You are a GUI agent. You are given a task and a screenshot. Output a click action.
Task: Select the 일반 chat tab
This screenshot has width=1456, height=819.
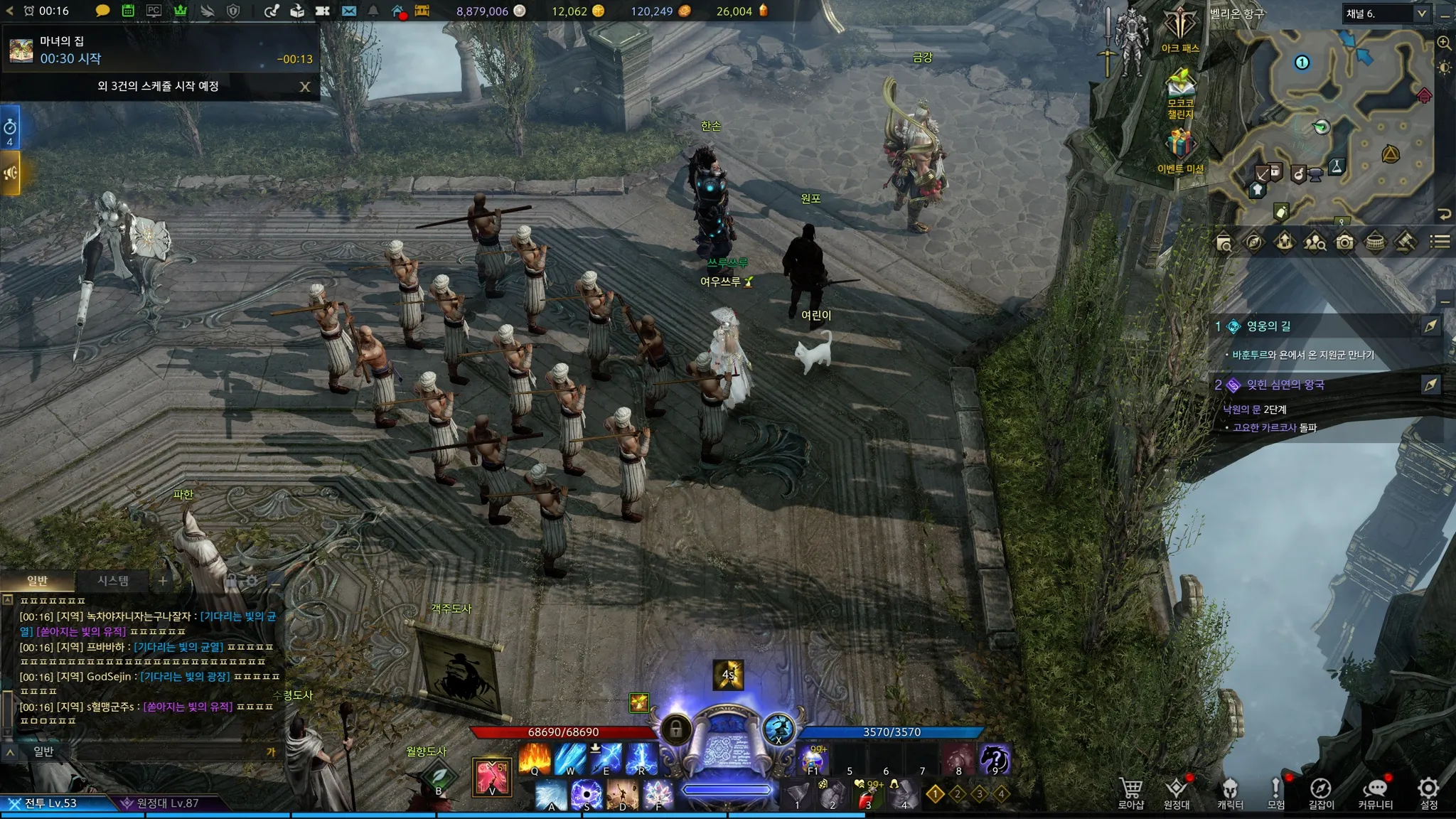click(37, 581)
